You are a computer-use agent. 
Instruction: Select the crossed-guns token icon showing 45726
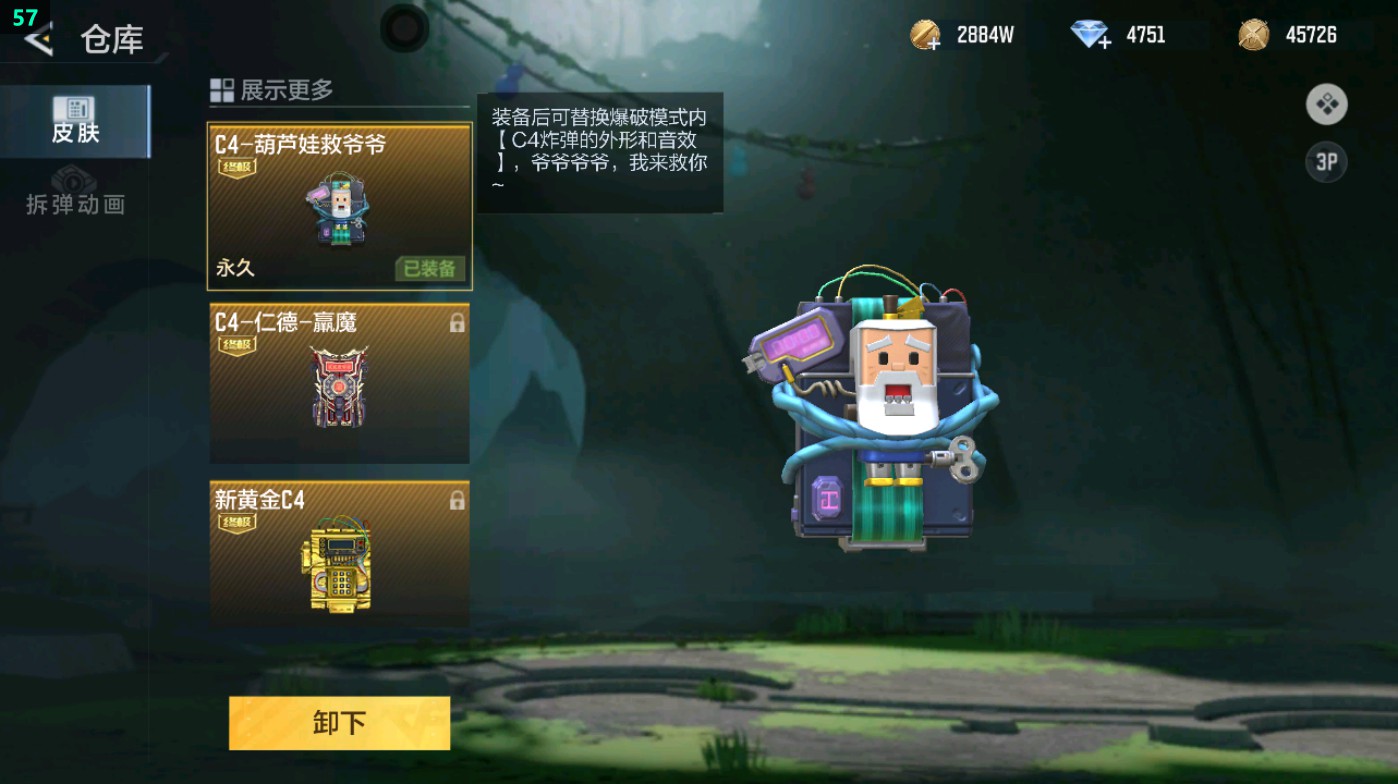pyautogui.click(x=1253, y=34)
